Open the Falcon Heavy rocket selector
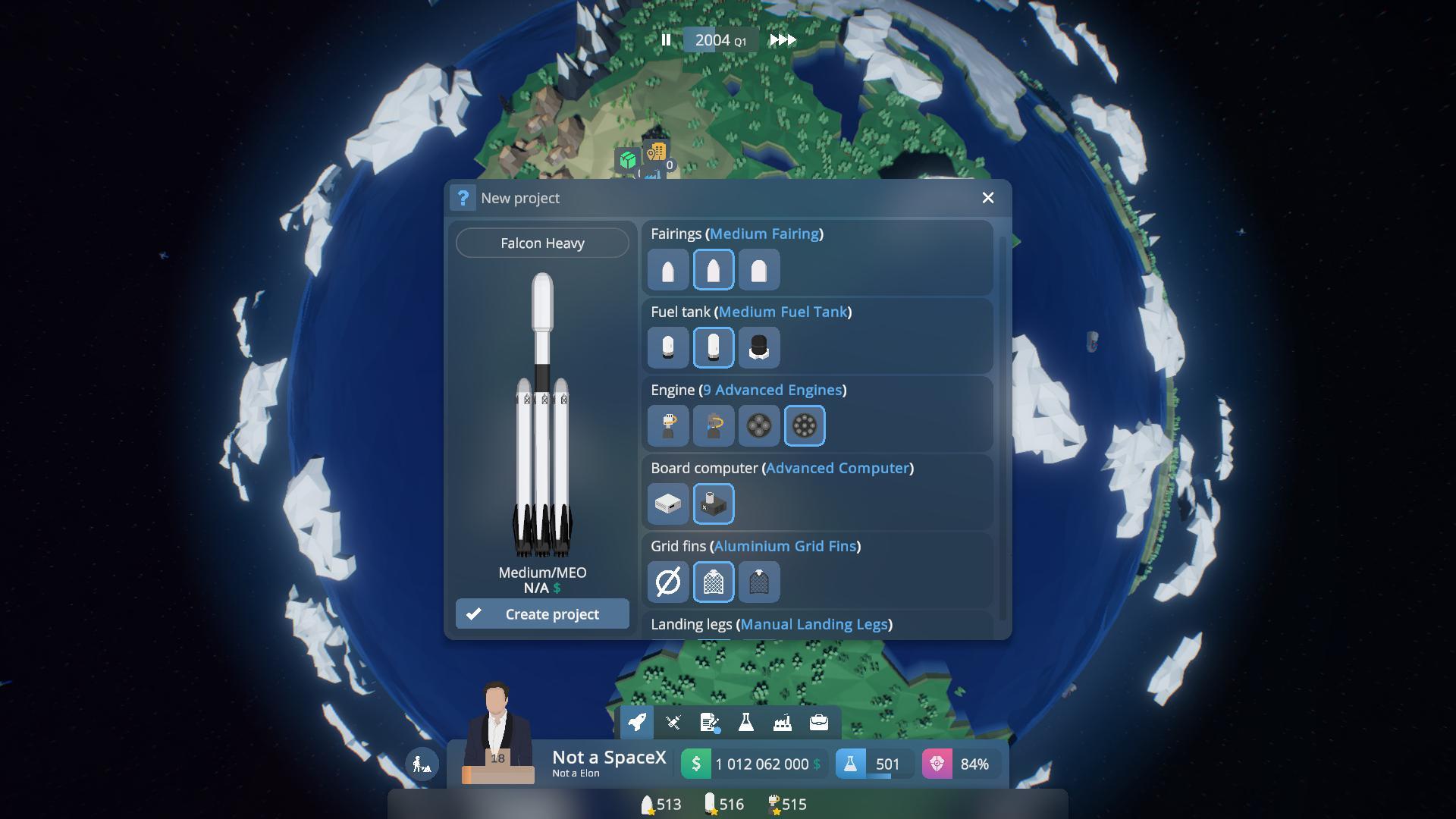This screenshot has width=1456, height=819. [541, 243]
